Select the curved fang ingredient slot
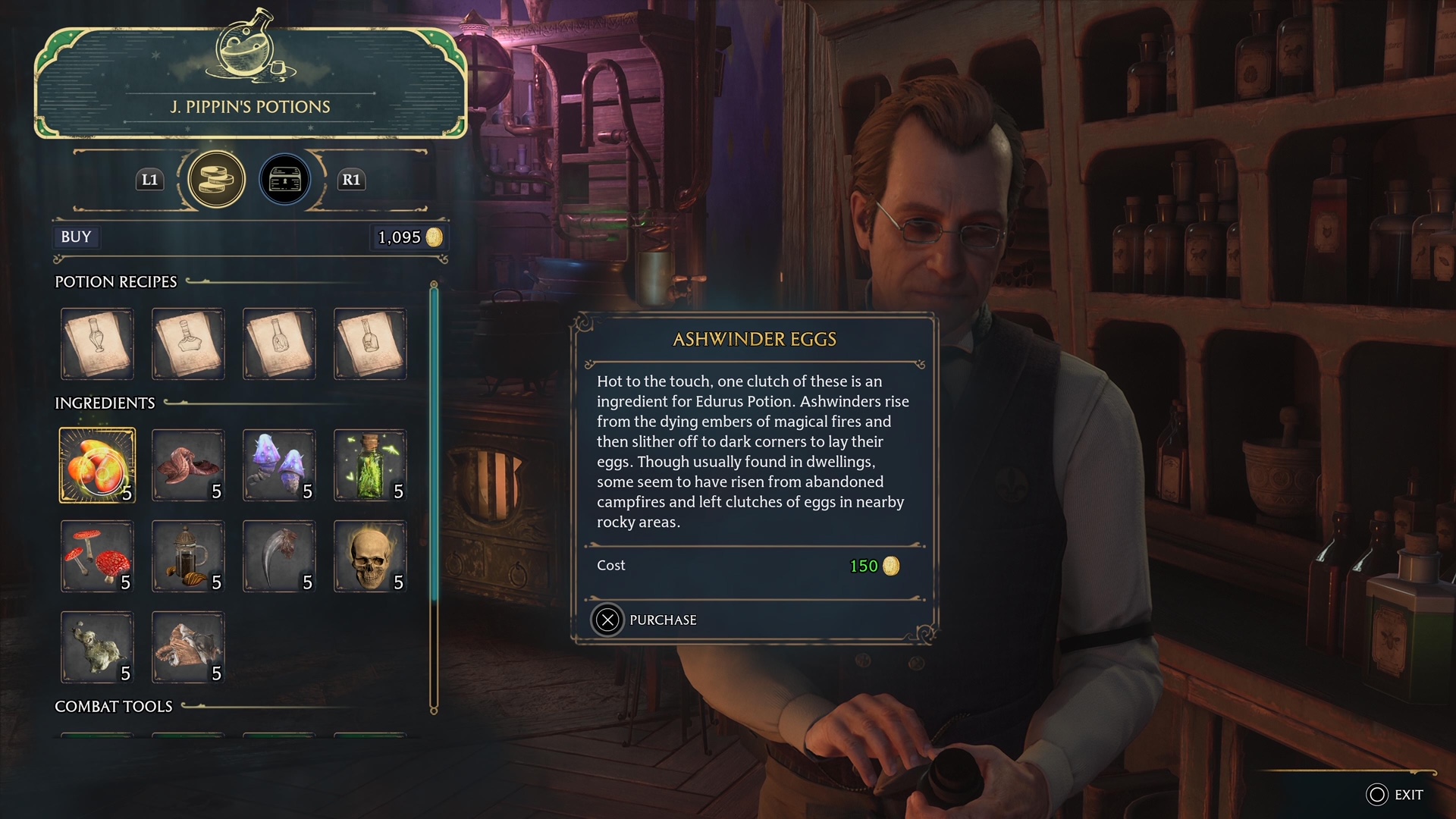 (279, 557)
